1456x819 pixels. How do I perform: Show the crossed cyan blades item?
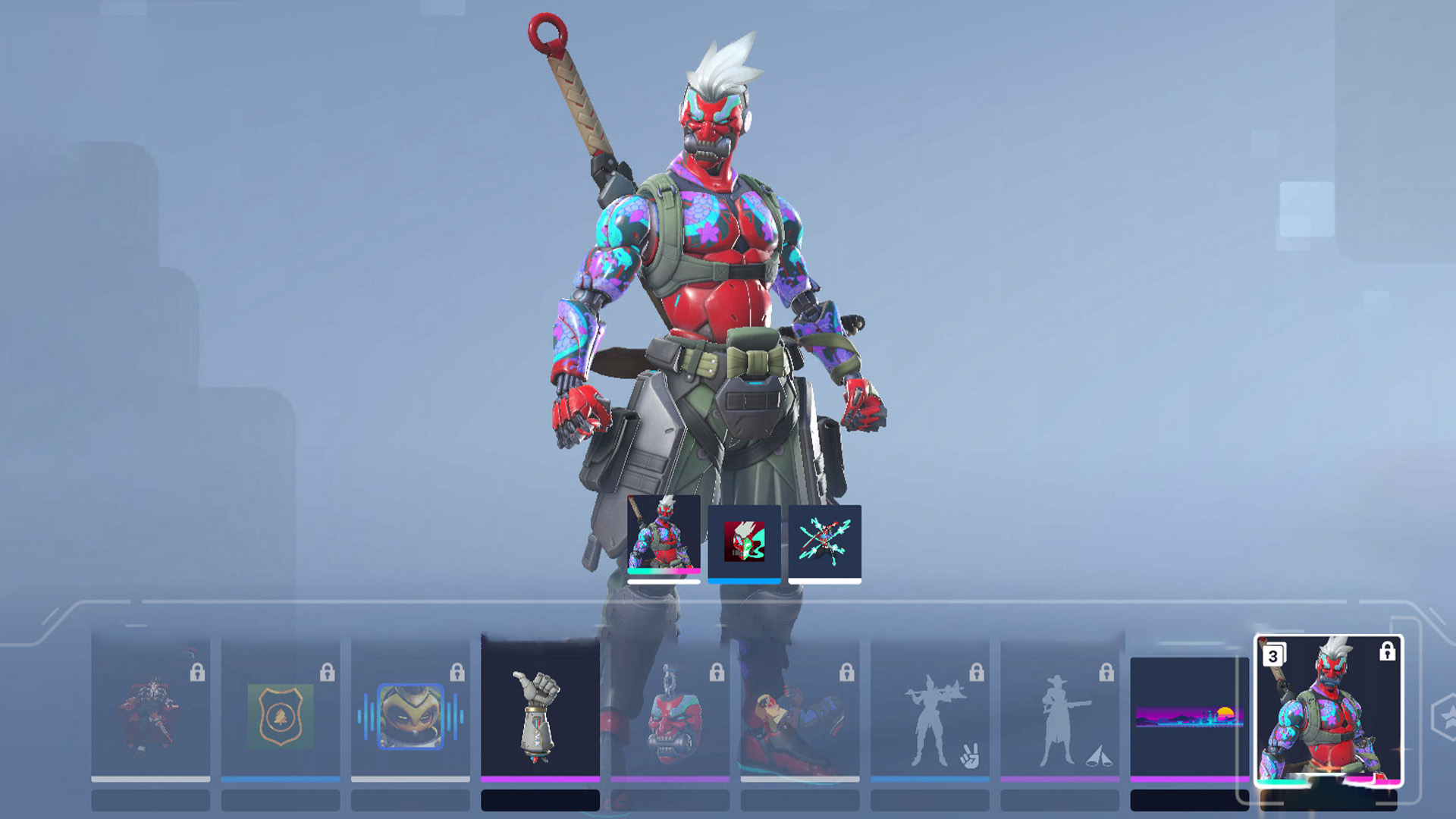tap(824, 541)
